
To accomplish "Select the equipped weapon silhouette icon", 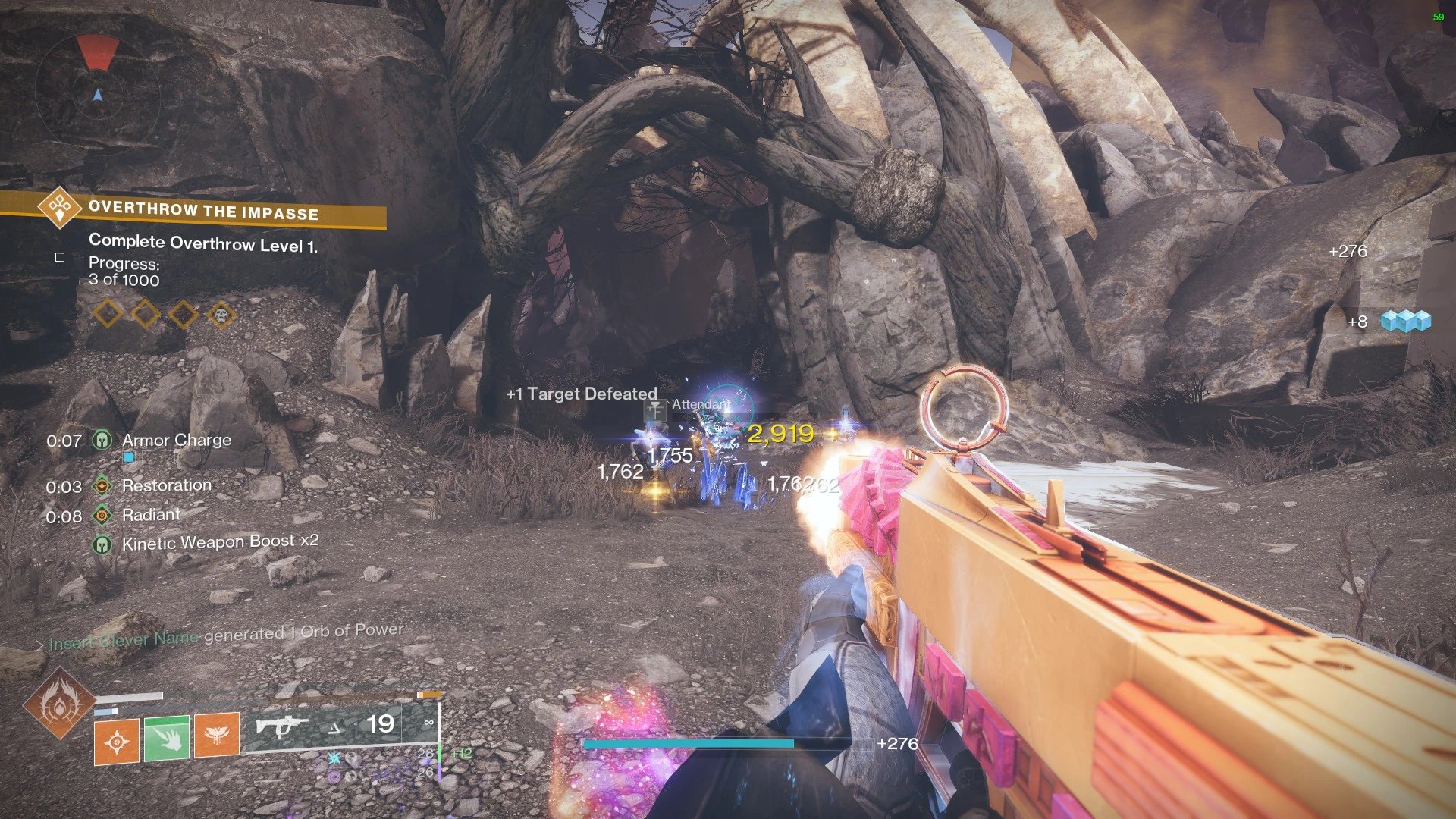I will click(x=281, y=726).
